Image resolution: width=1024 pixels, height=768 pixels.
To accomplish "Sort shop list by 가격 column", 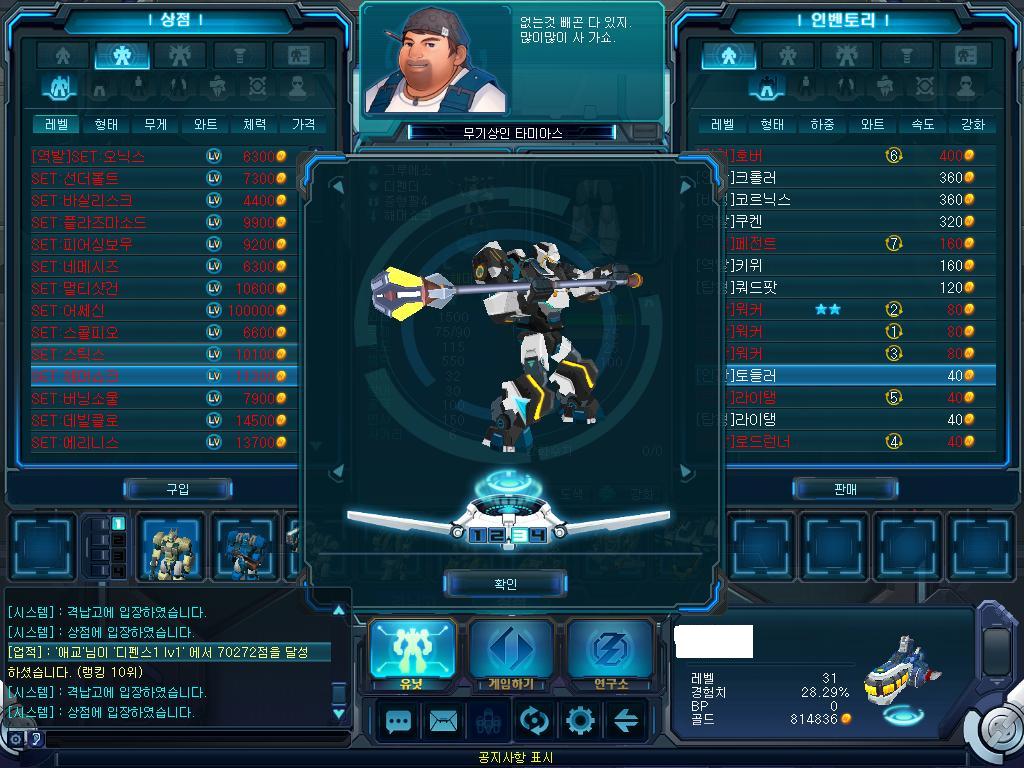I will click(x=303, y=125).
